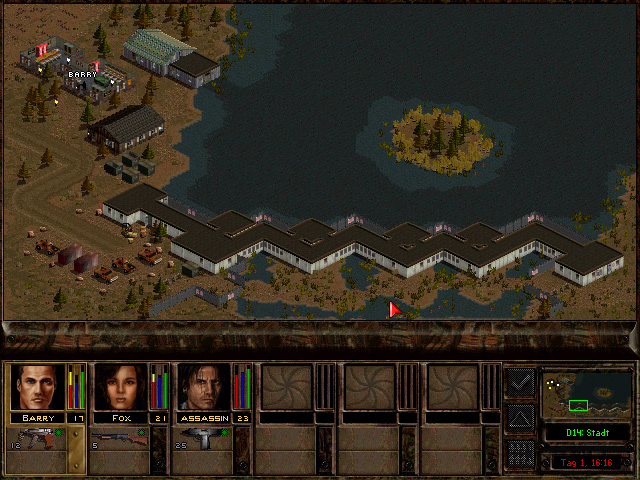Select Barry's portrait
Image resolution: width=640 pixels, height=480 pixels.
37,387
